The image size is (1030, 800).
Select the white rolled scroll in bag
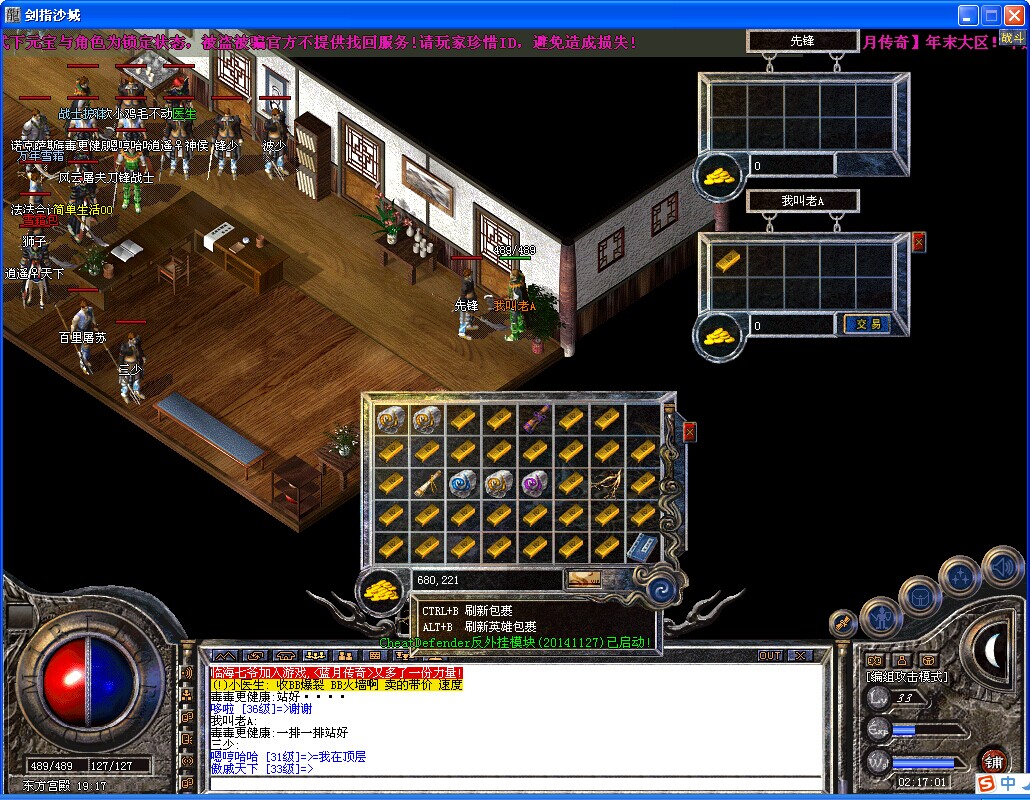(428, 483)
